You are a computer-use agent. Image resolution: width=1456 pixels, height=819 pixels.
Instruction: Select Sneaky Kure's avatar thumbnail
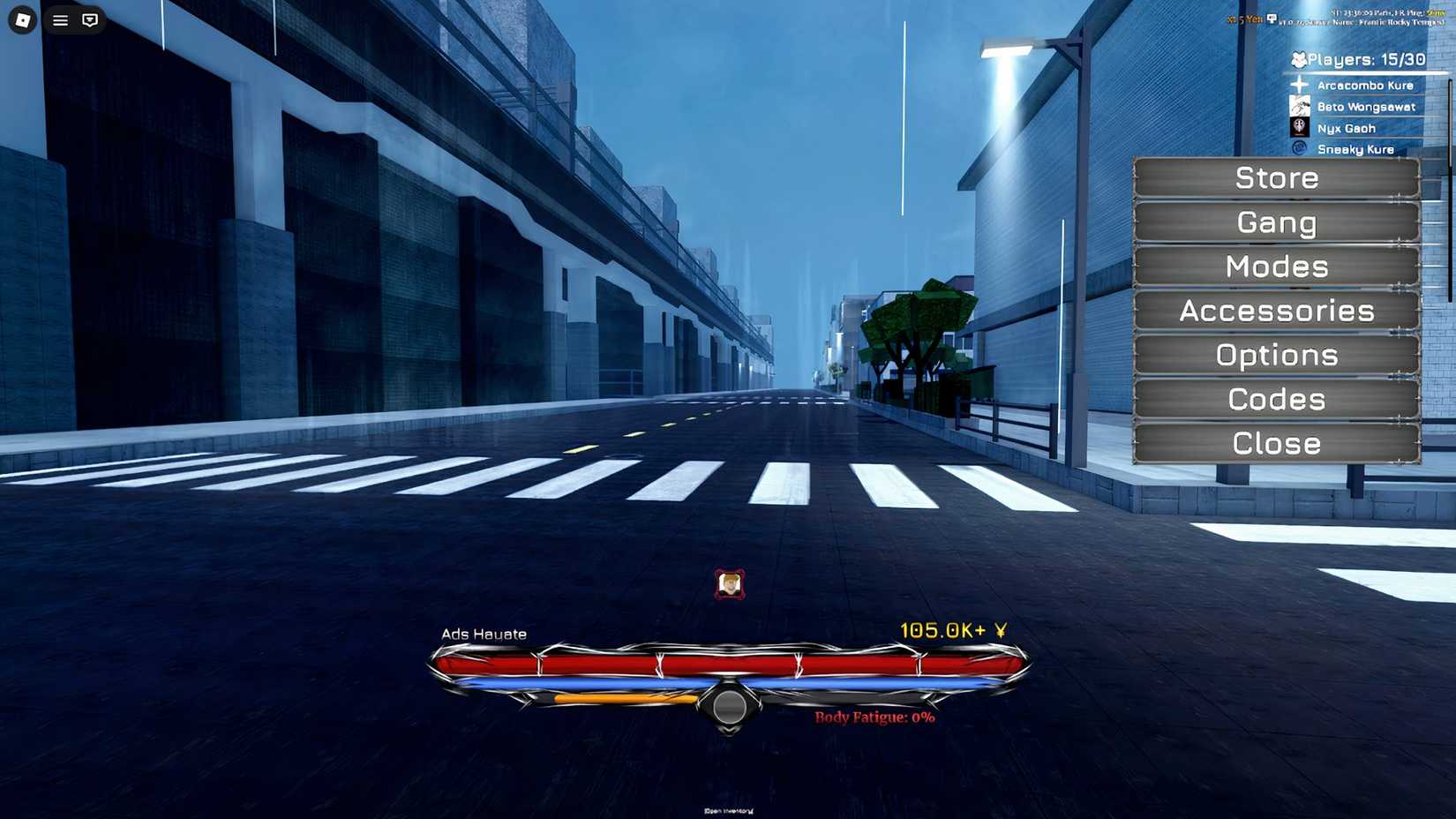point(1298,148)
